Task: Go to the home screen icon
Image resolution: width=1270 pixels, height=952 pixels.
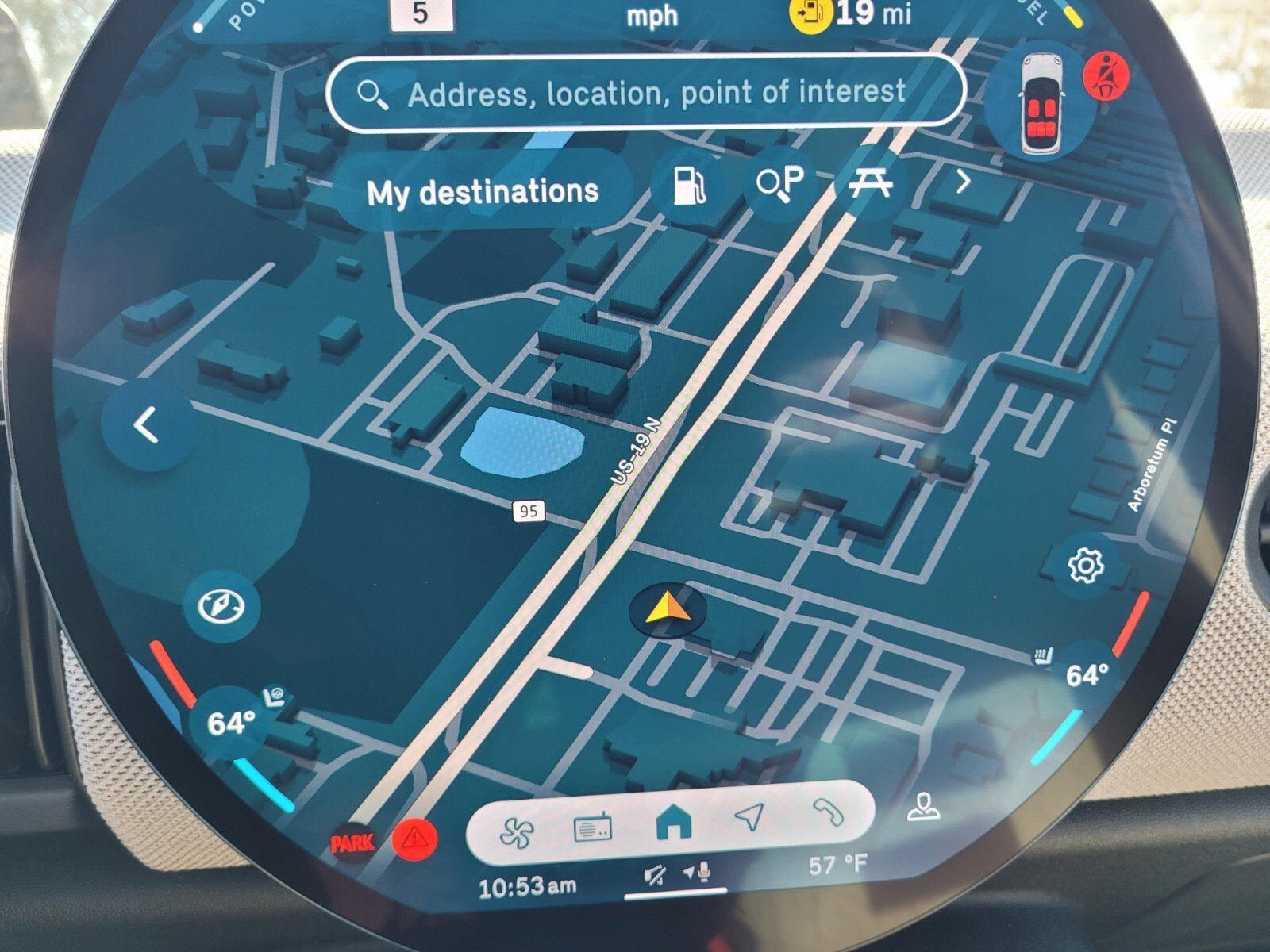Action: (673, 824)
